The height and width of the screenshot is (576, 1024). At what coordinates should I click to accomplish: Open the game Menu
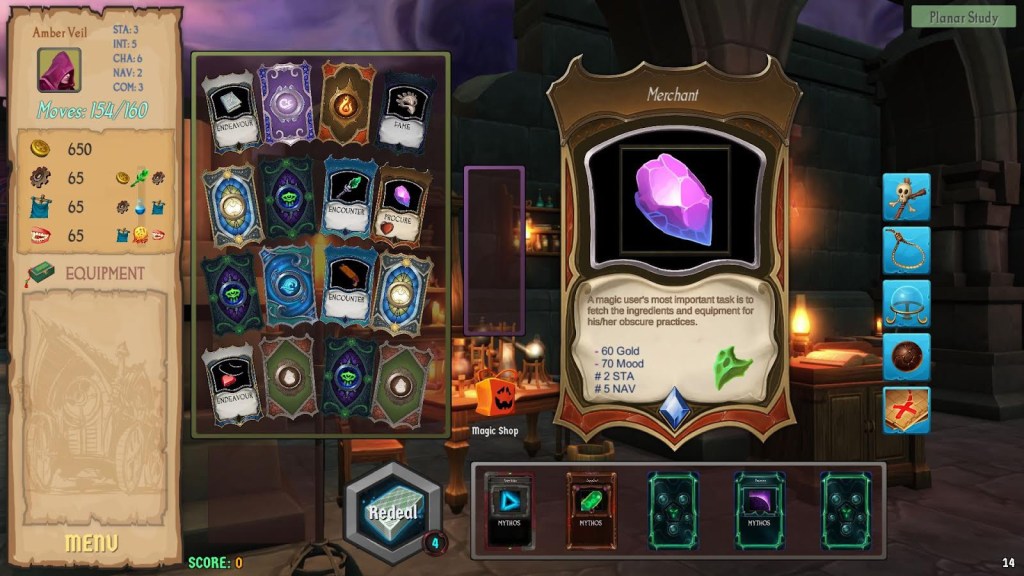coord(91,543)
